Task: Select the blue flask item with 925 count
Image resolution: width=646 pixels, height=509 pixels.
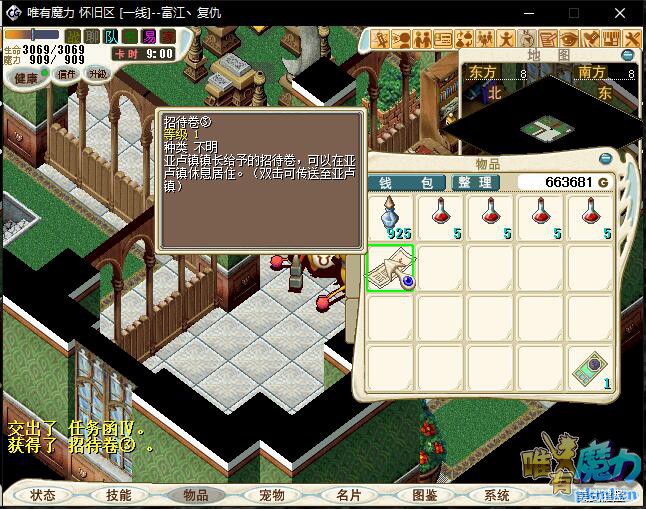Action: pyautogui.click(x=391, y=217)
